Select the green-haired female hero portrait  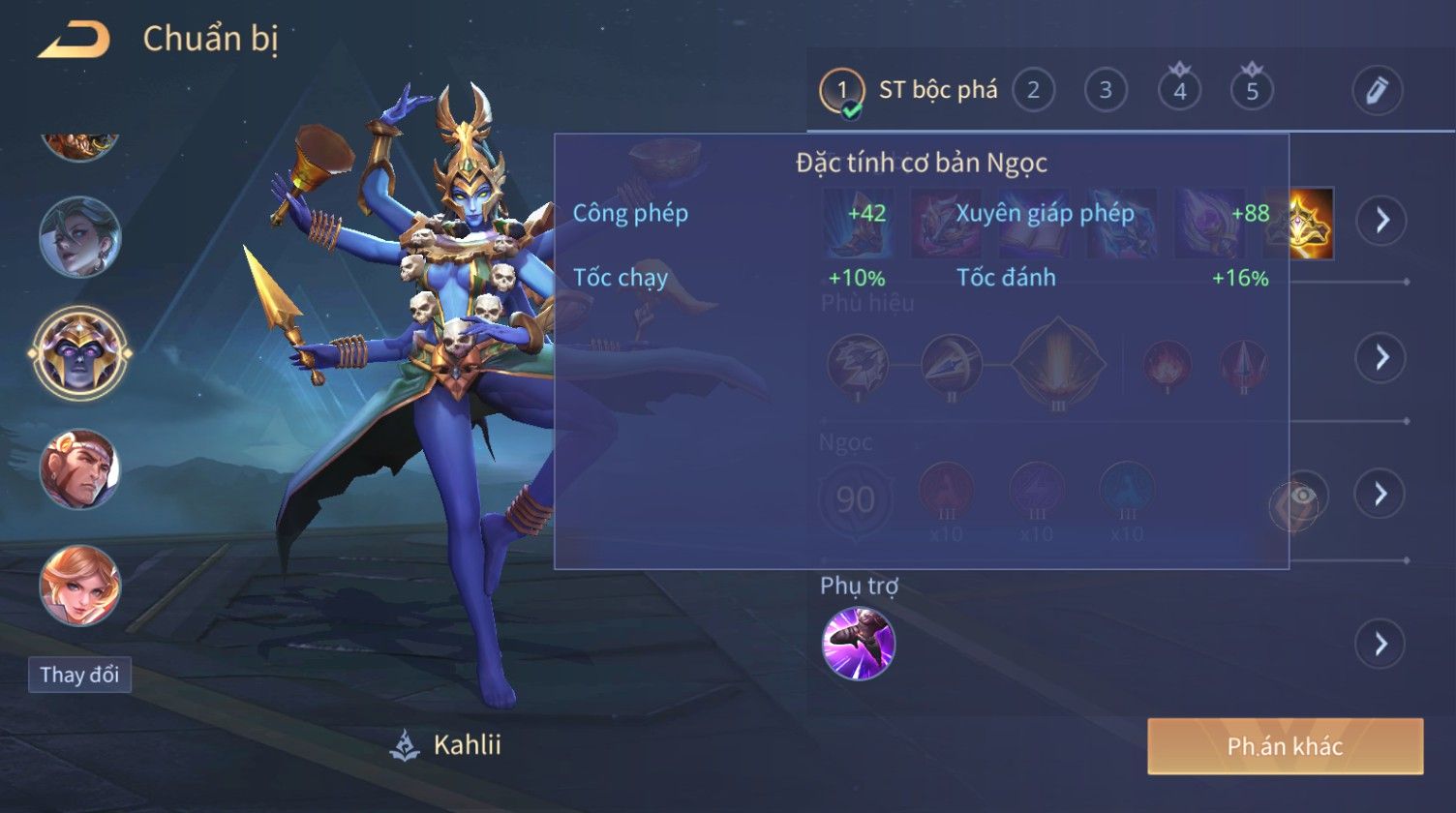click(x=80, y=237)
